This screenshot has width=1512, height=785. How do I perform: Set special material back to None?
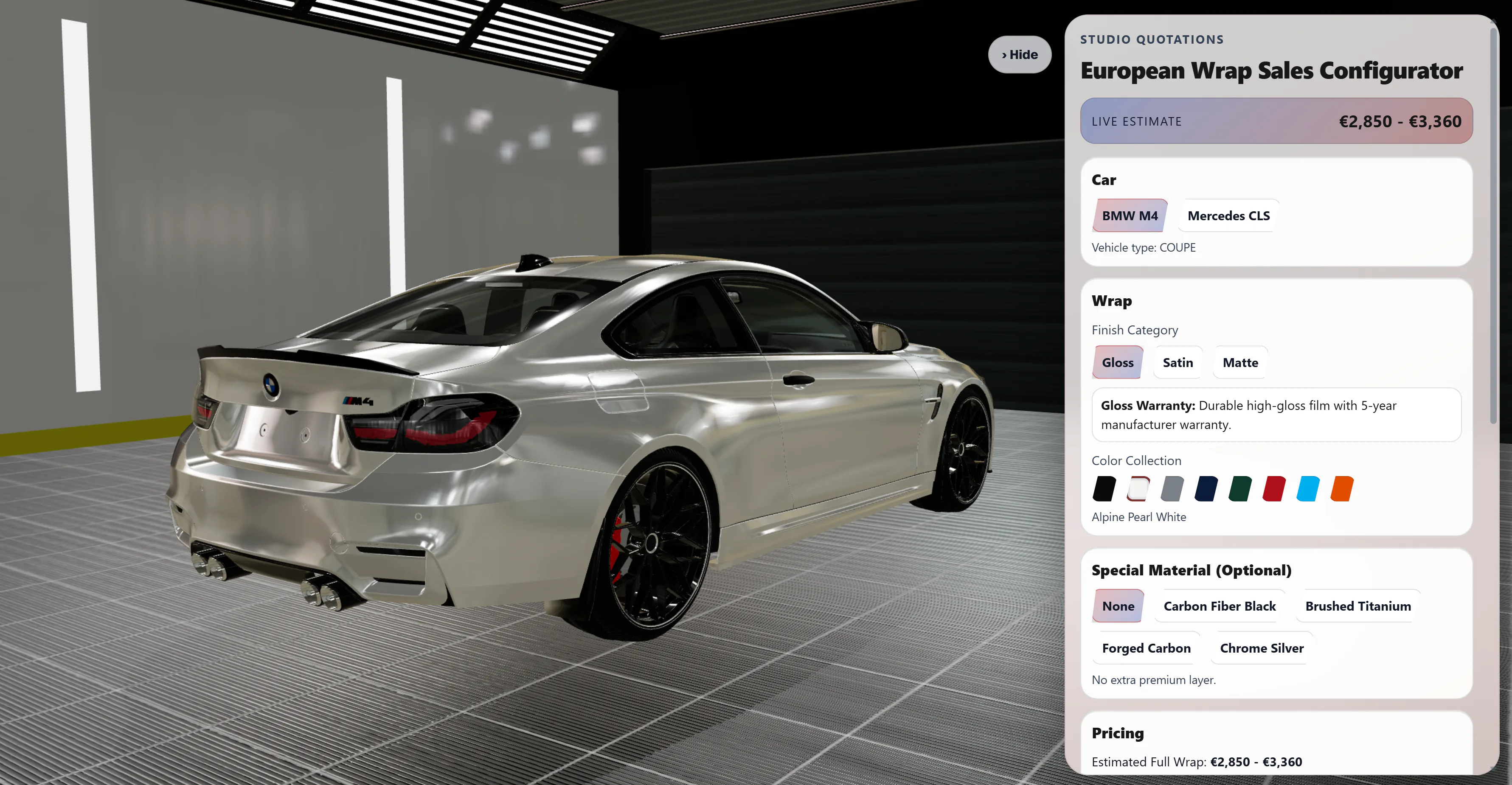pos(1118,606)
